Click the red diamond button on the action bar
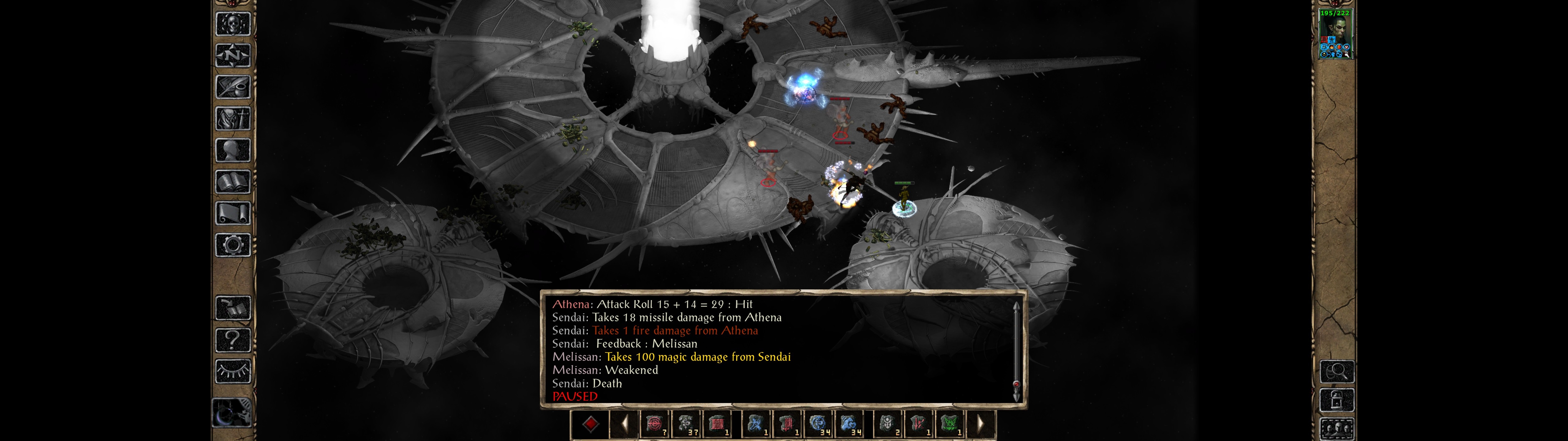 tap(590, 424)
